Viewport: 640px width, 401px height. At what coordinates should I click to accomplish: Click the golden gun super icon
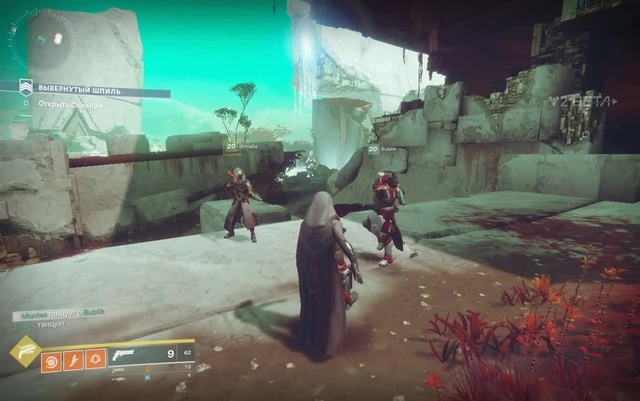pos(23,352)
